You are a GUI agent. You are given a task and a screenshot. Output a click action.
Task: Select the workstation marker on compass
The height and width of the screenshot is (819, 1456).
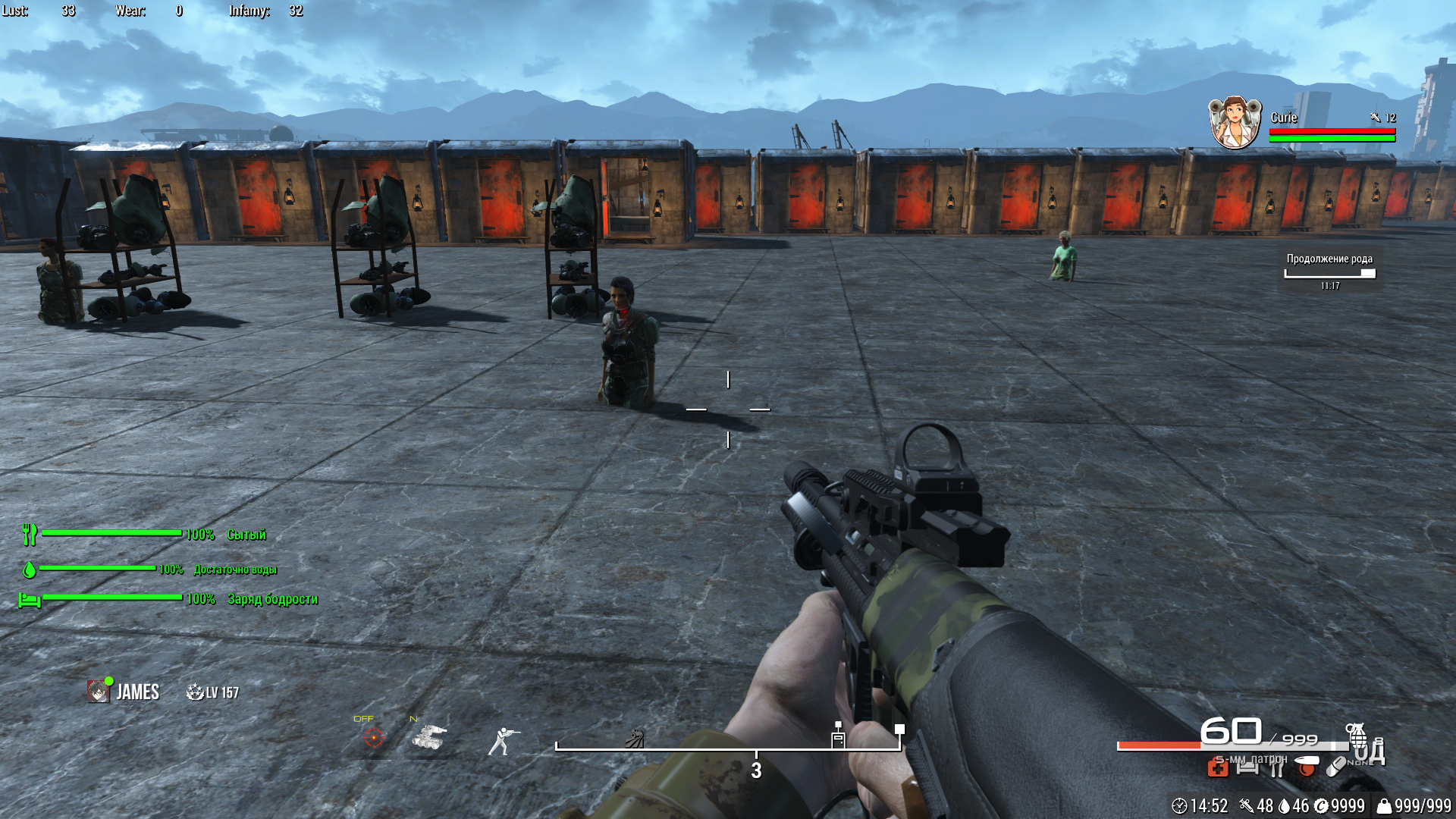[838, 736]
